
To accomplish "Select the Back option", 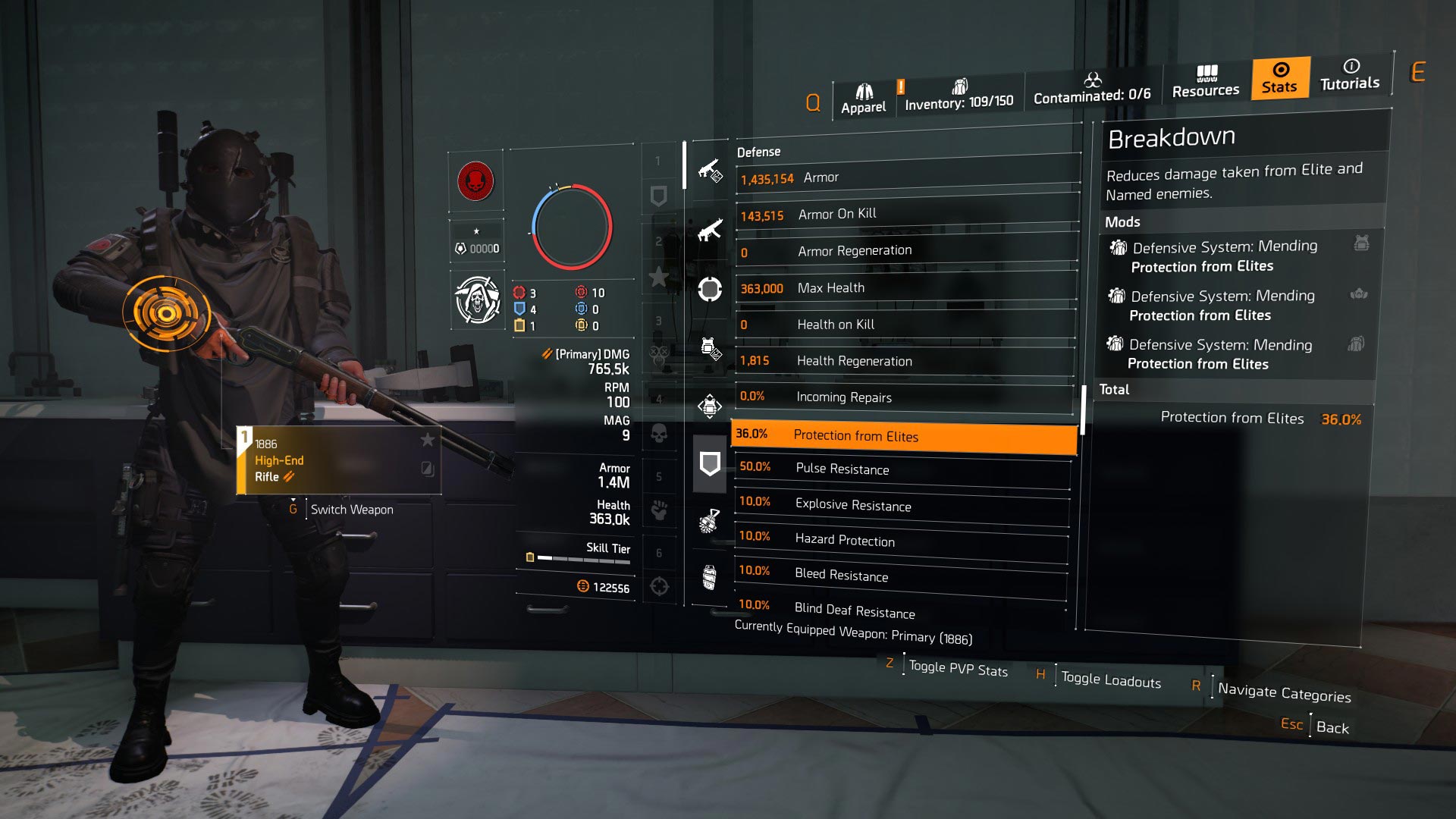I will point(1333,727).
